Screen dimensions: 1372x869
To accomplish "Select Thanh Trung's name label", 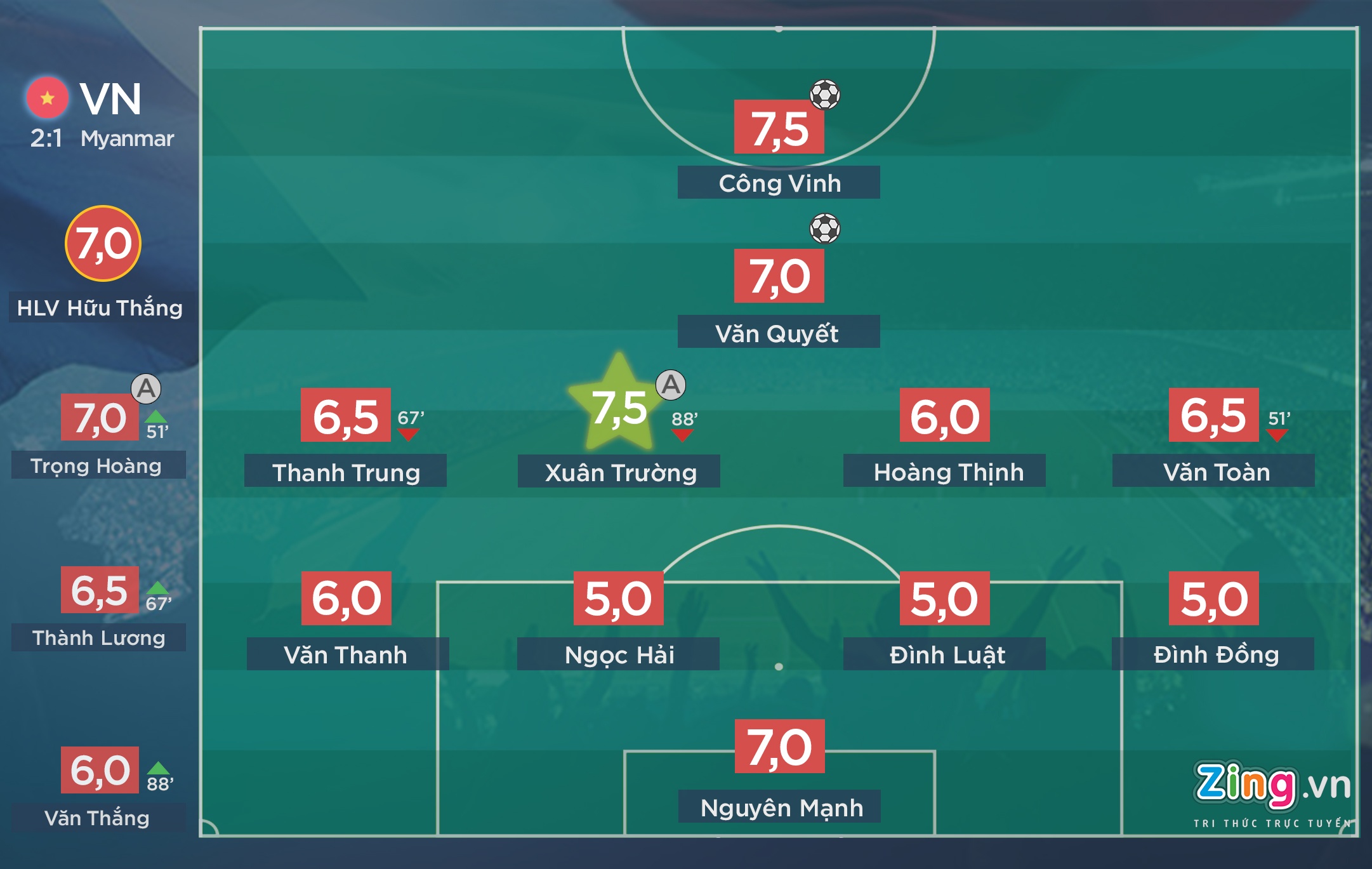I will tap(345, 472).
